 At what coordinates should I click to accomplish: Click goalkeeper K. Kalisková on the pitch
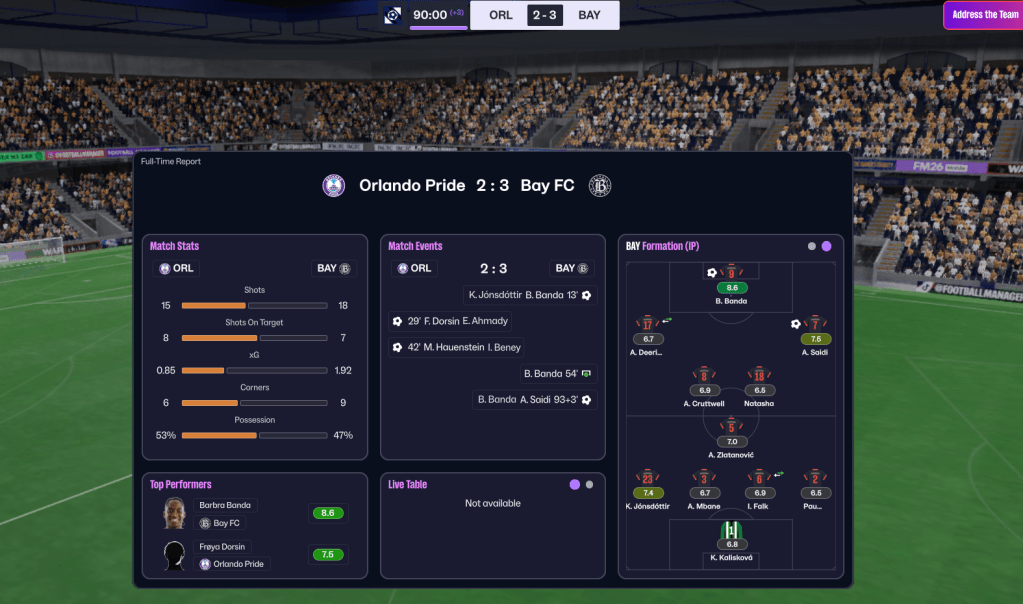pos(732,531)
